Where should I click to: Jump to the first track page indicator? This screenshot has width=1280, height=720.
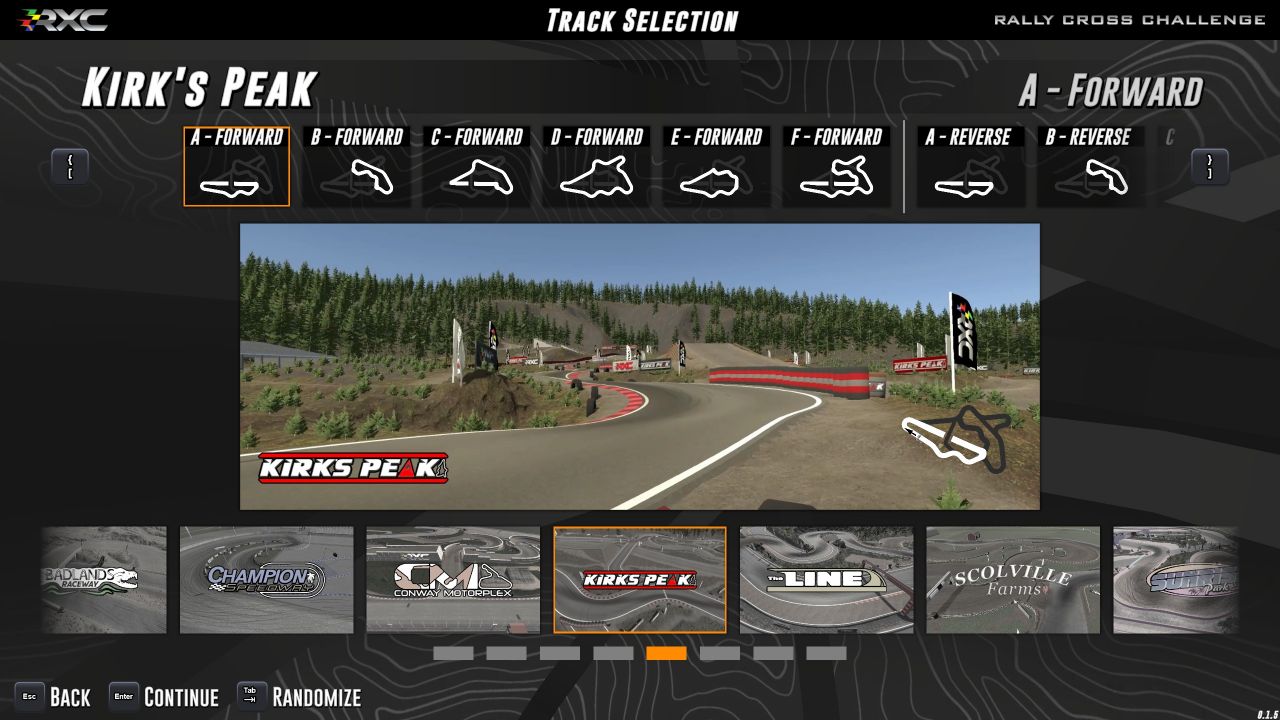[453, 653]
